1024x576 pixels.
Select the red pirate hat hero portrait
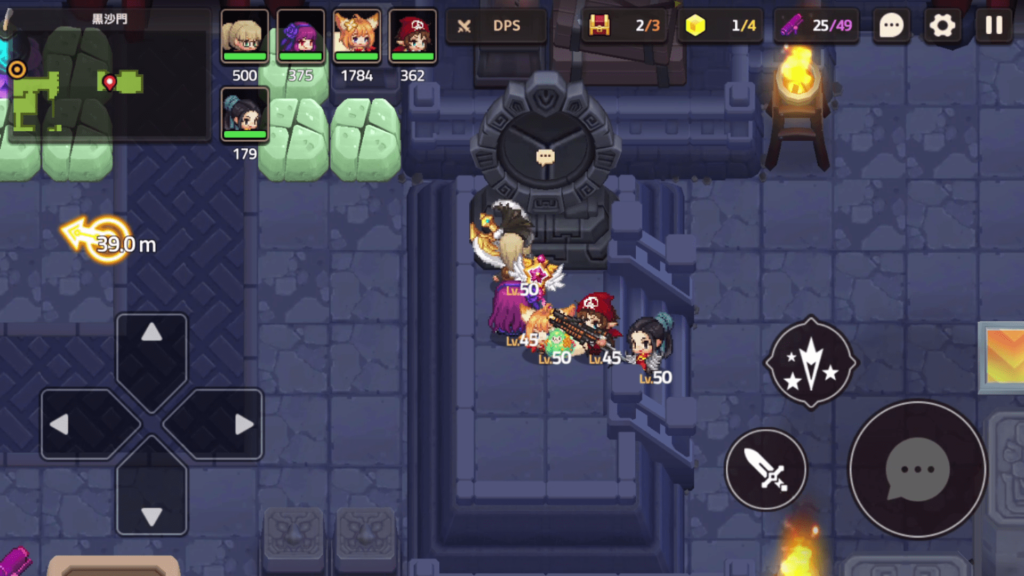pos(412,37)
